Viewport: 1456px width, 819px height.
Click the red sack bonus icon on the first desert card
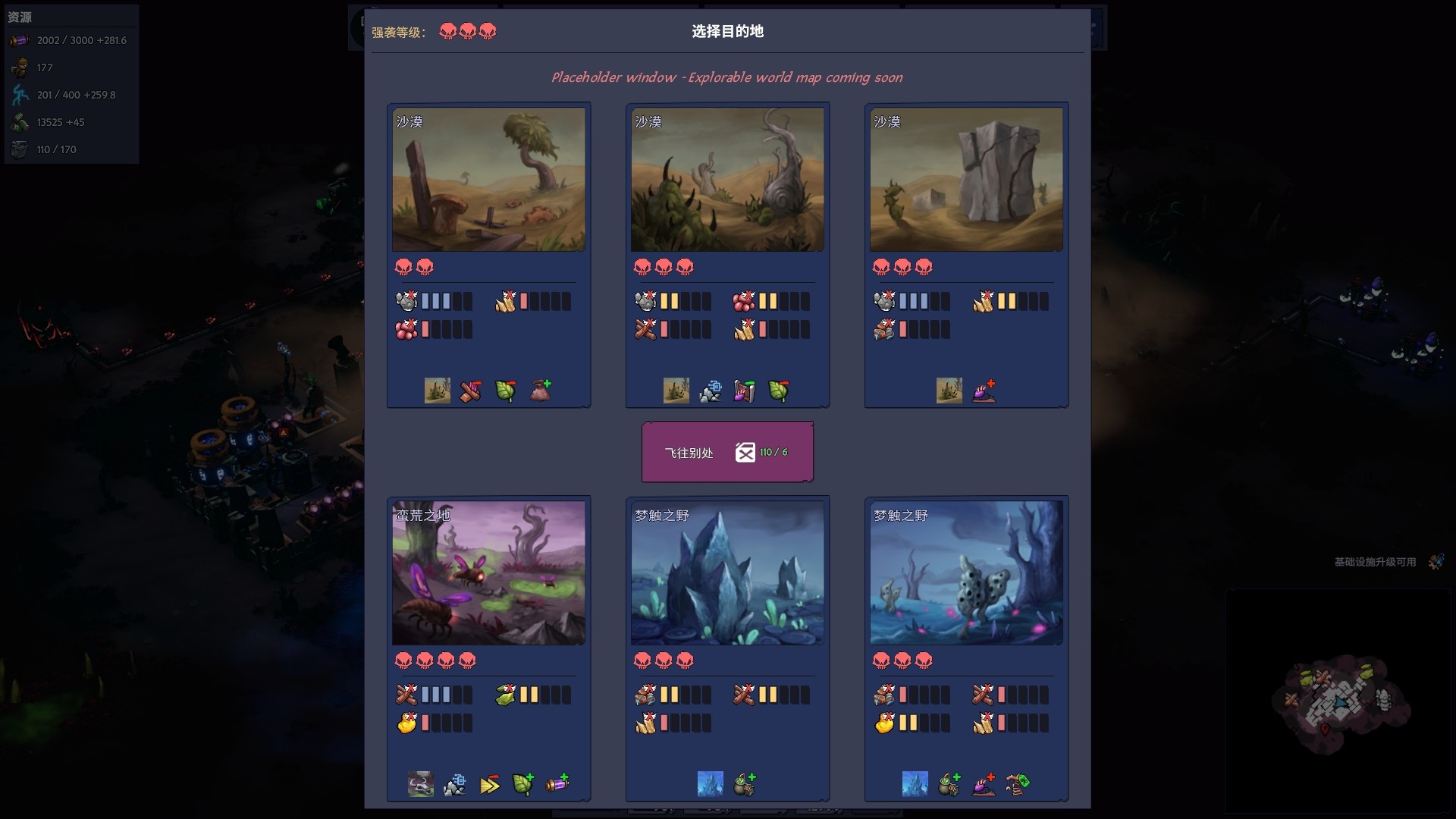(540, 390)
